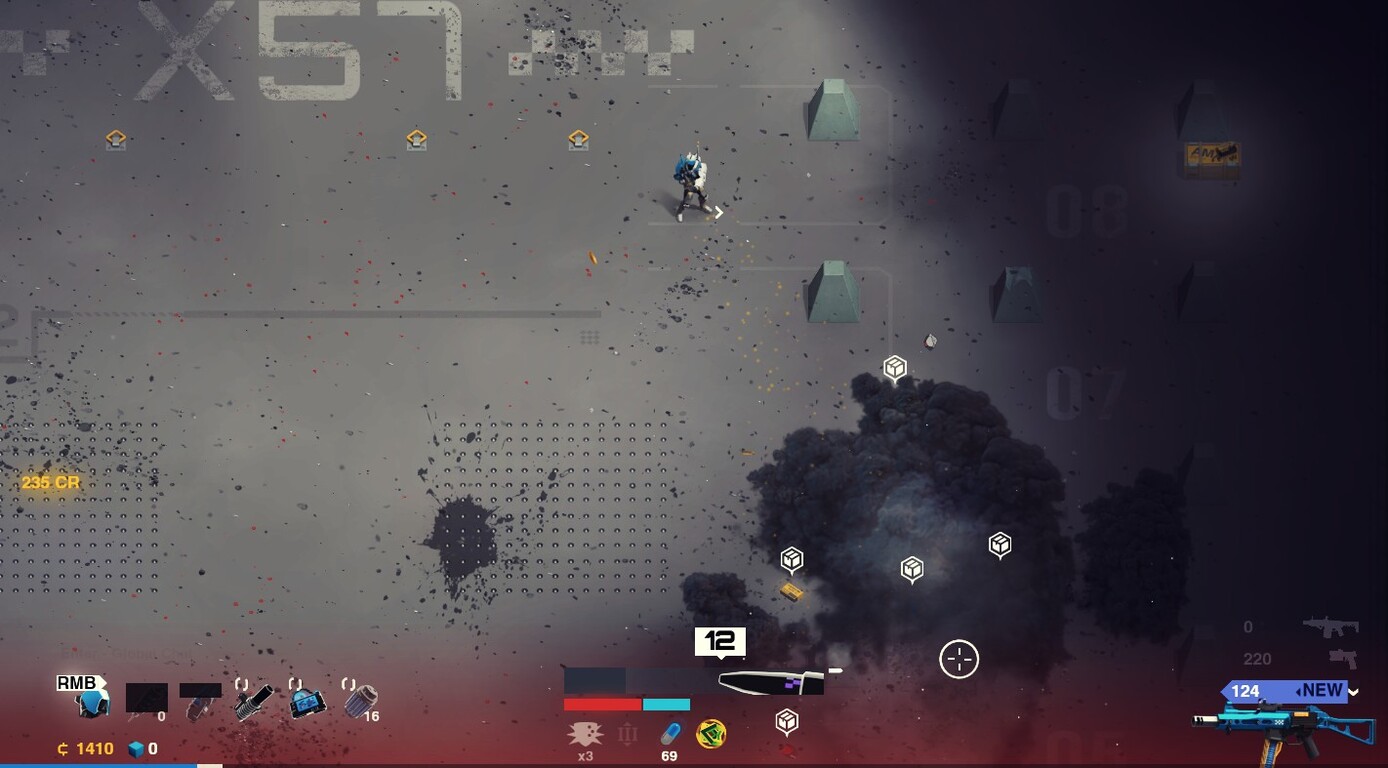Toggle the grenade item slot showing 0
This screenshot has height=768, width=1388.
pyautogui.click(x=146, y=699)
